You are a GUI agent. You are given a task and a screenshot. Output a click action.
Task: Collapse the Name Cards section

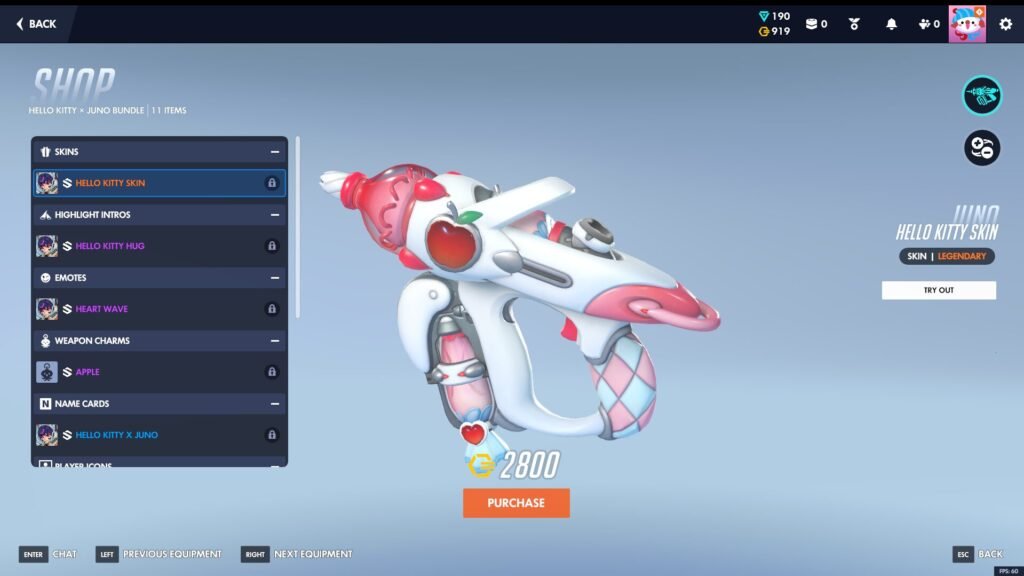point(274,404)
